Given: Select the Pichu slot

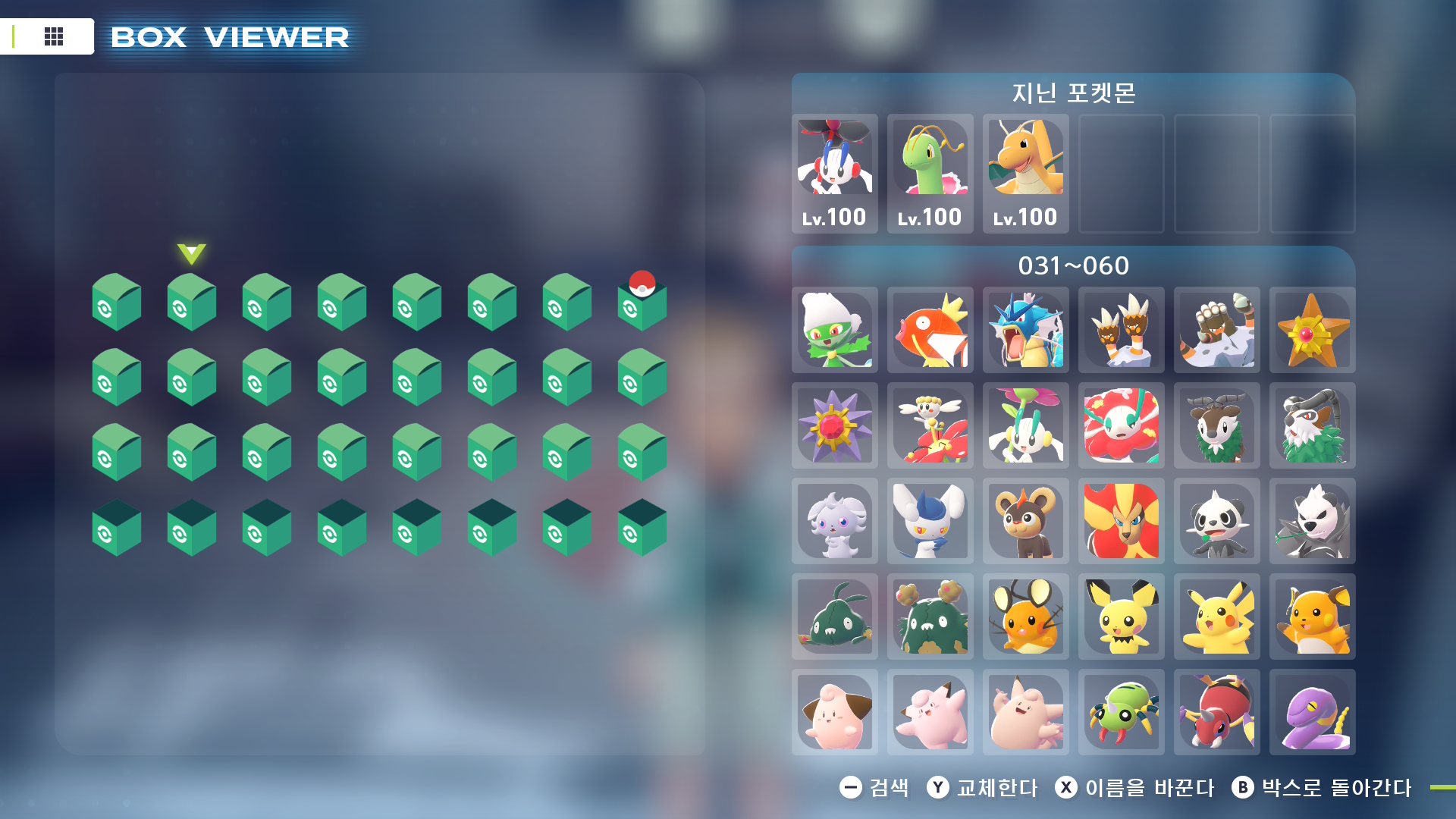Looking at the screenshot, I should (x=1121, y=617).
